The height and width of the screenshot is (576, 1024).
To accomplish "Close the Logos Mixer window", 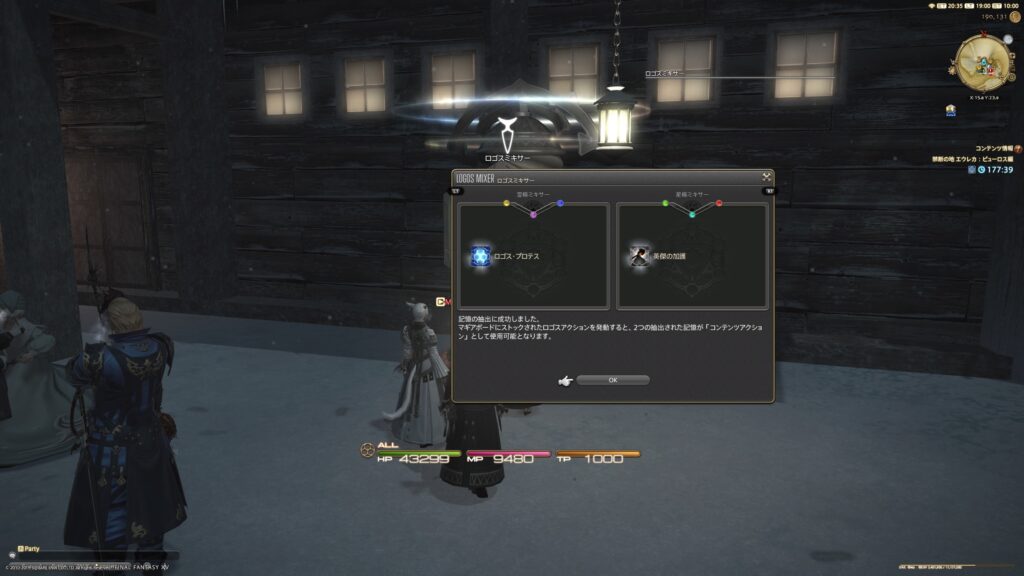I will point(766,177).
